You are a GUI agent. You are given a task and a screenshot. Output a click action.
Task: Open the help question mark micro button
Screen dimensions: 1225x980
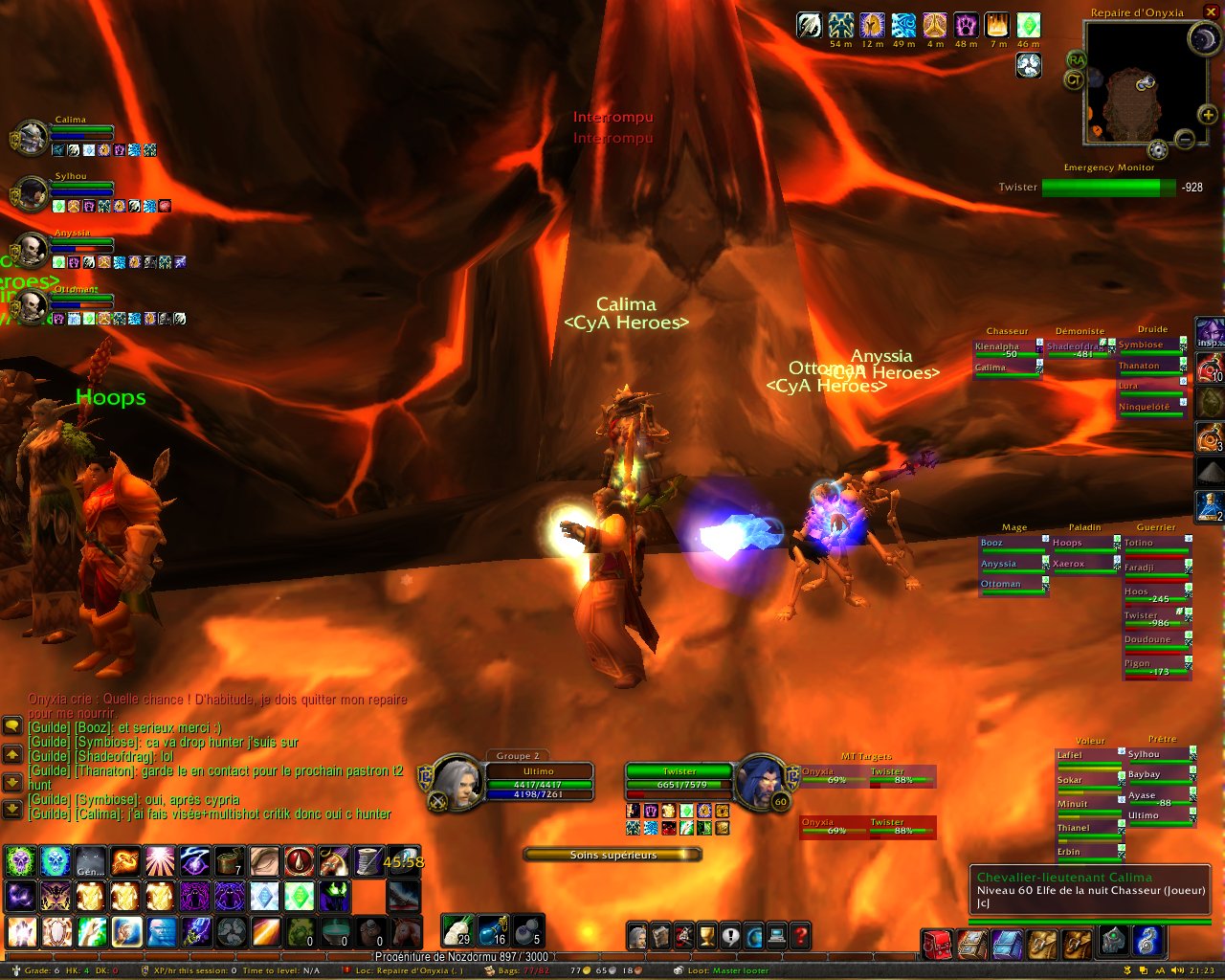(801, 935)
